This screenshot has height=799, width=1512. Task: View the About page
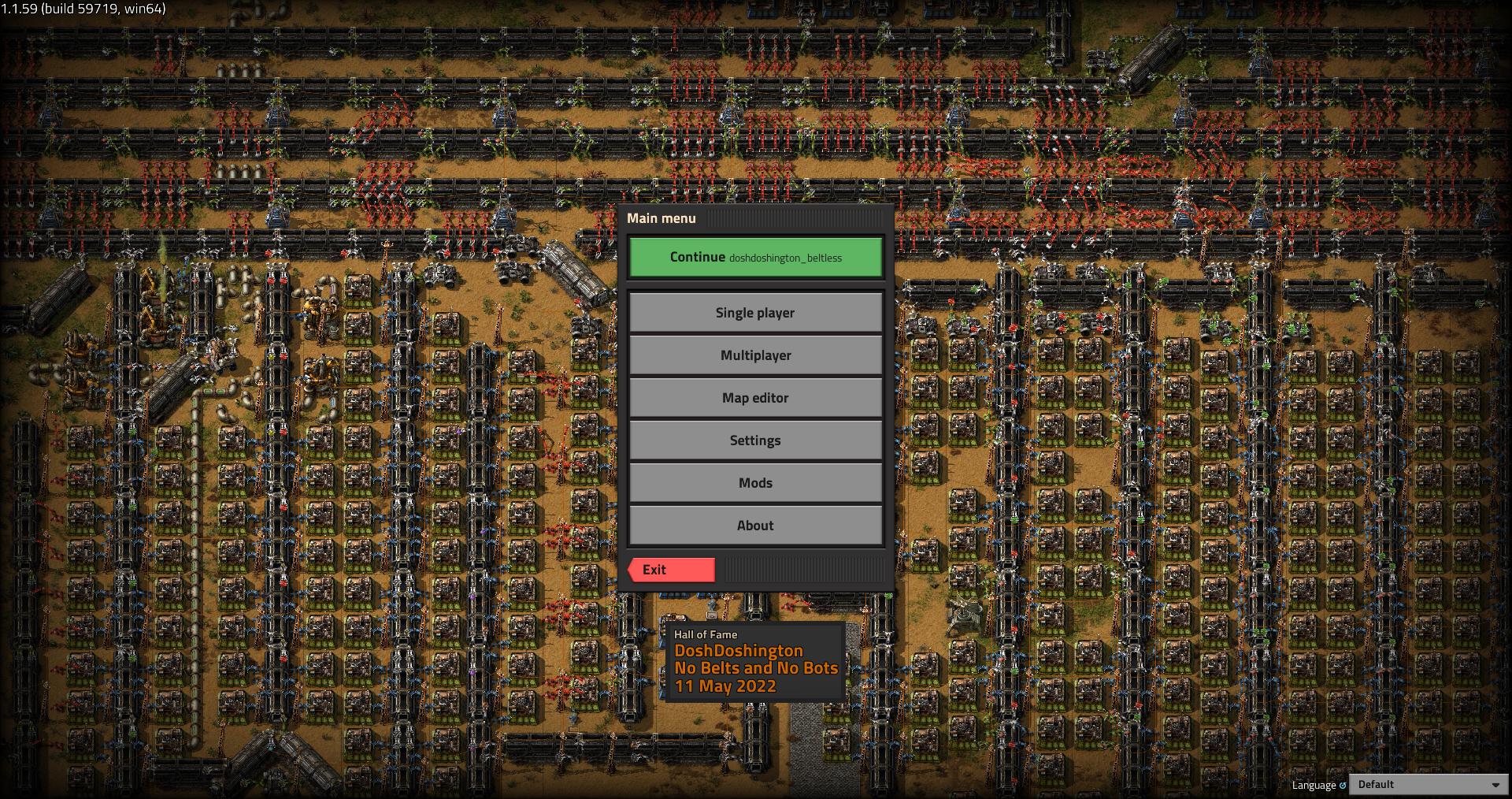(x=755, y=526)
